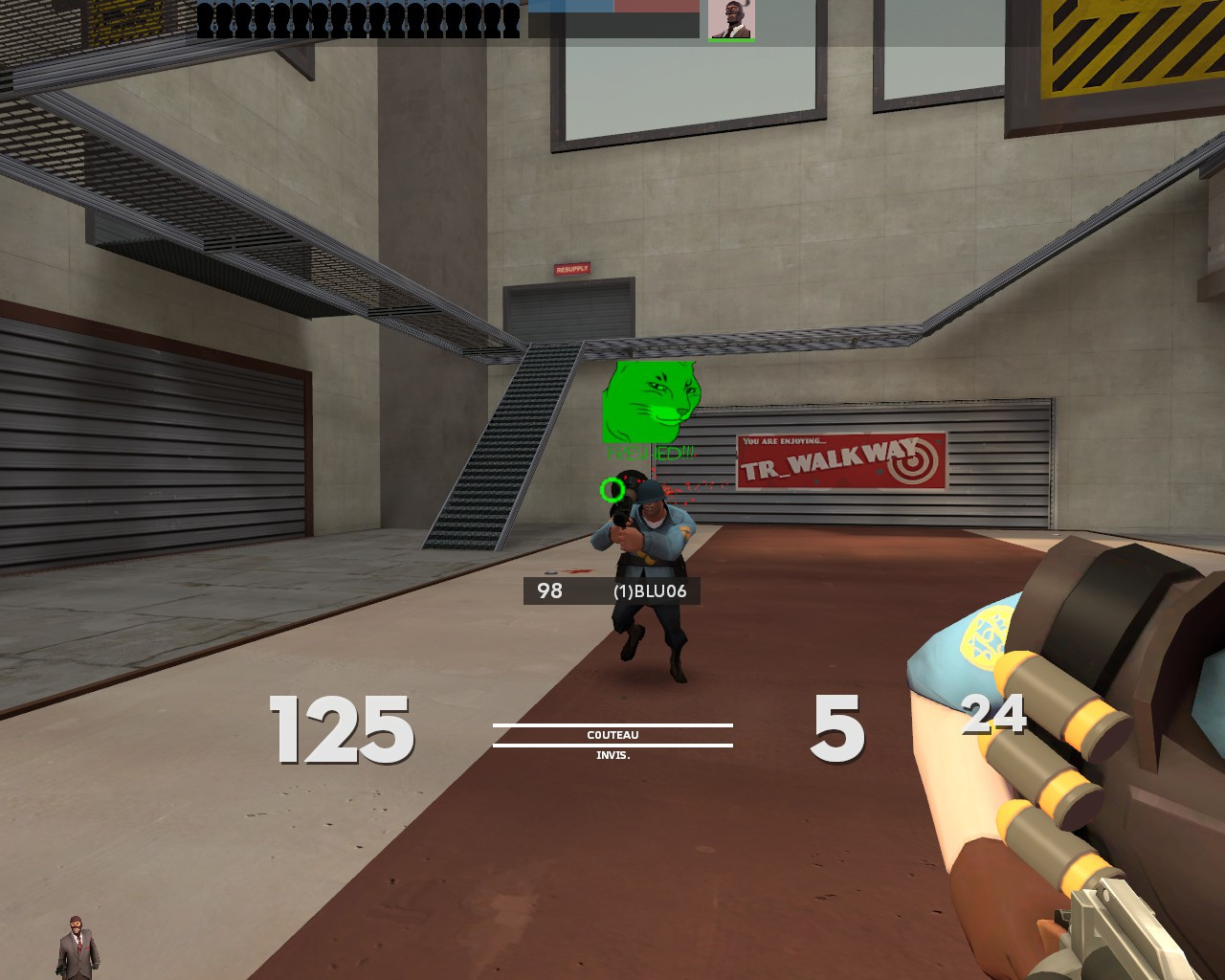Click the green health bar under the avatar
Viewport: 1225px width, 980px height.
pyautogui.click(x=730, y=40)
